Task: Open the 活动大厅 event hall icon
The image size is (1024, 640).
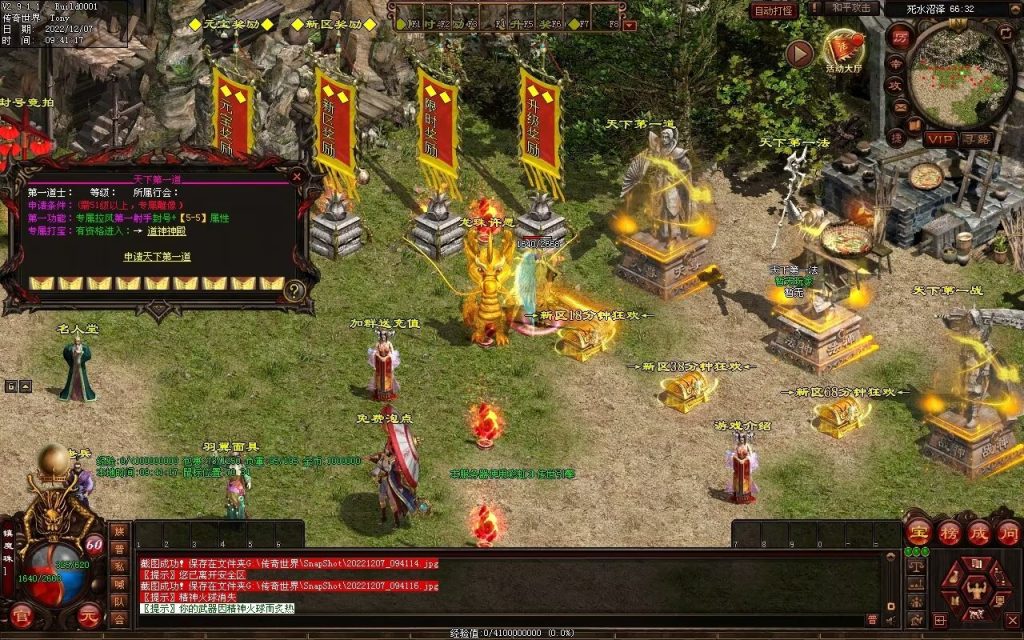Action: click(843, 49)
